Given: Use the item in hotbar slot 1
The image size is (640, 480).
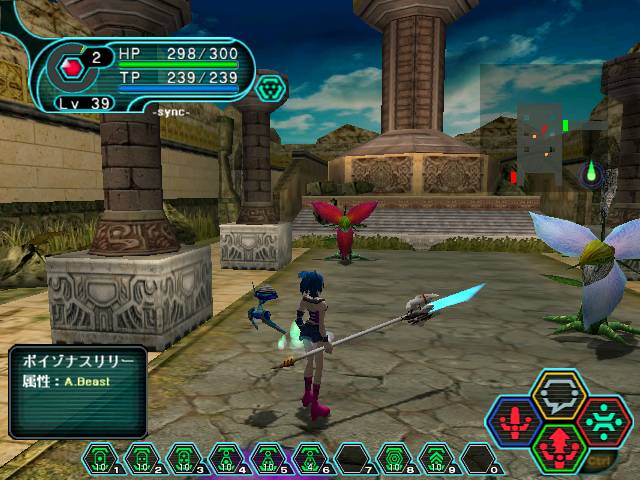Looking at the screenshot, I should click(x=101, y=459).
